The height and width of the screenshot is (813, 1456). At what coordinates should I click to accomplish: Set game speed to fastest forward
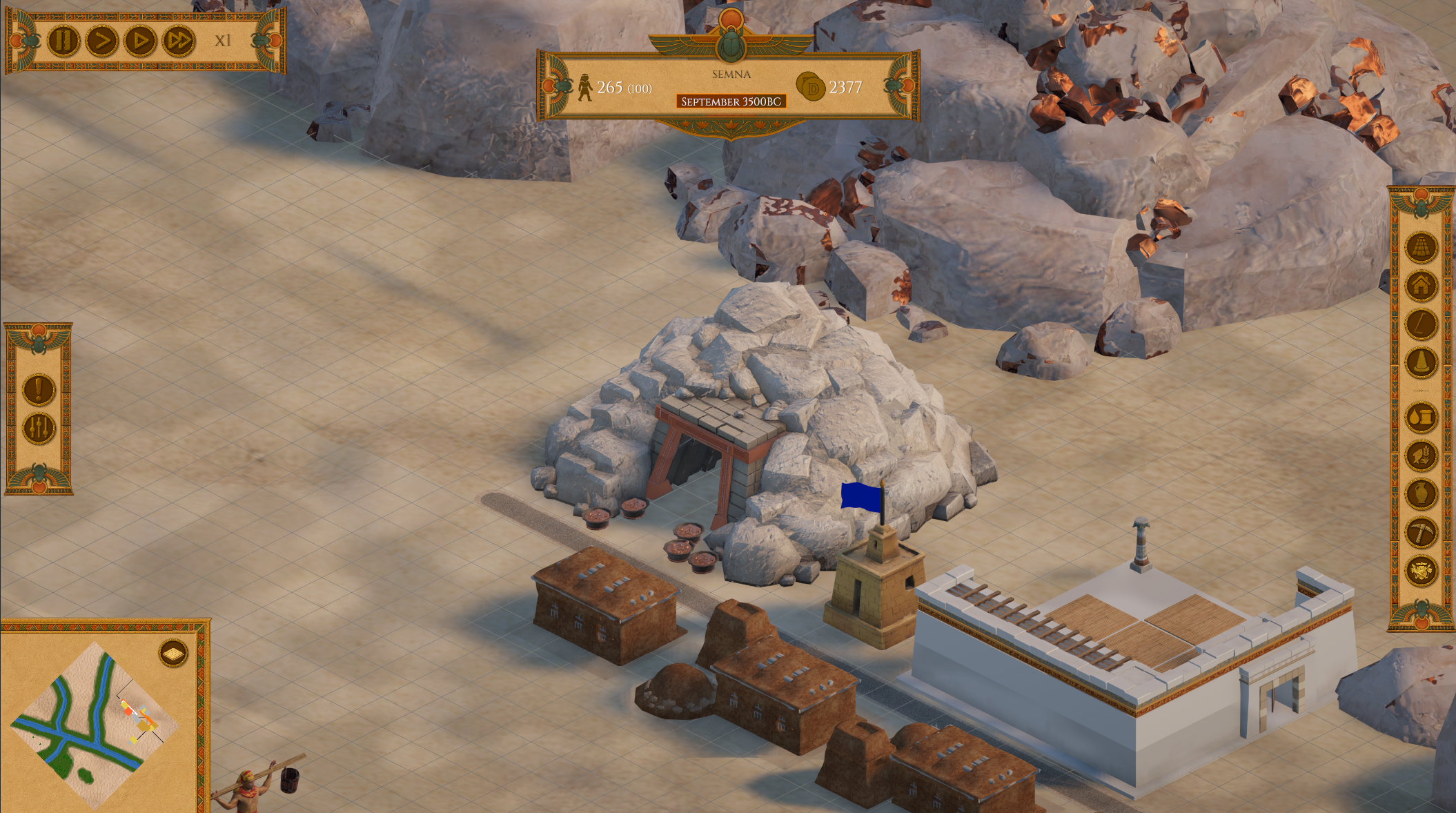click(178, 39)
